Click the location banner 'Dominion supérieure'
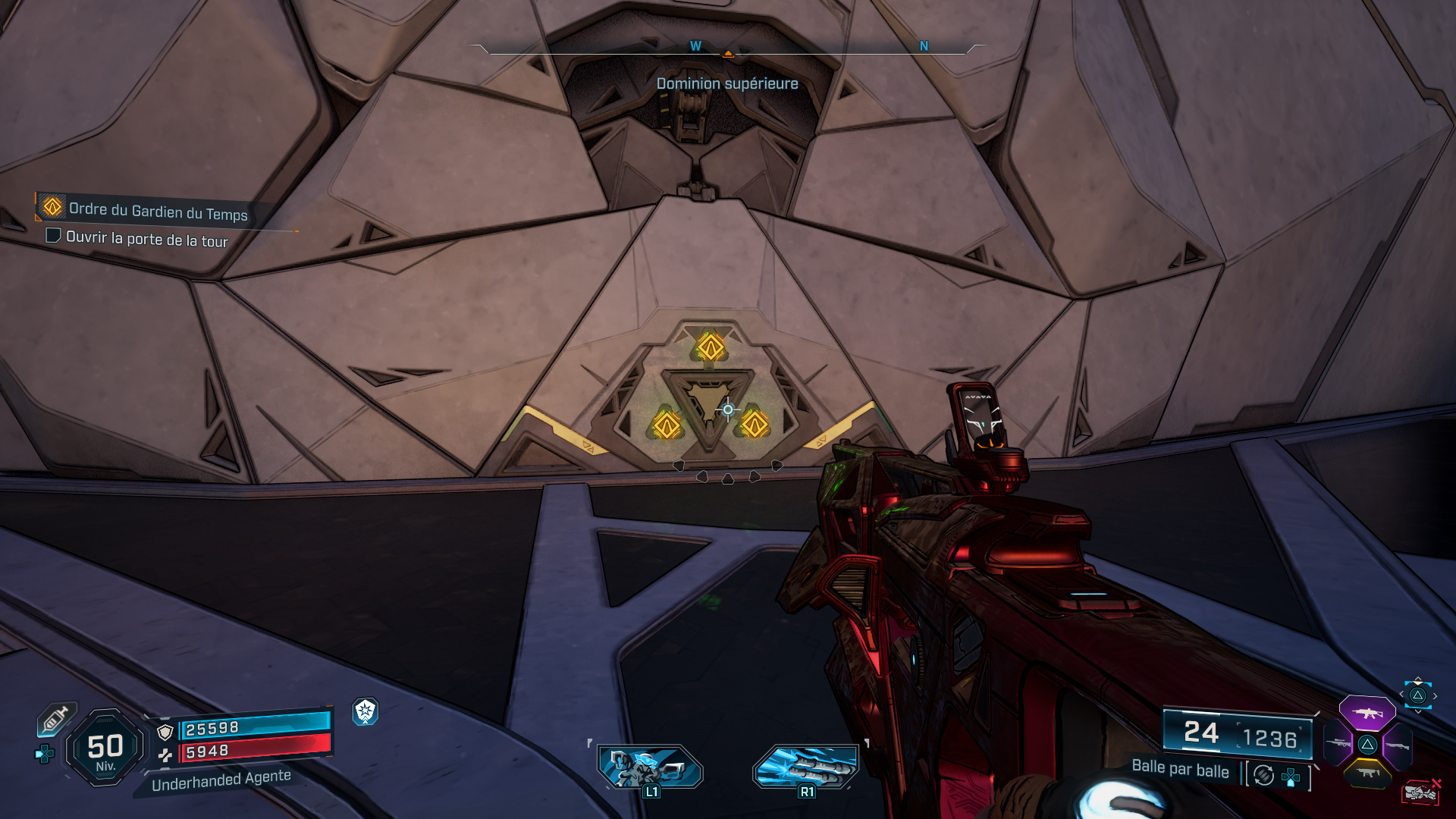Screen dimensions: 1456x819 coord(726,84)
